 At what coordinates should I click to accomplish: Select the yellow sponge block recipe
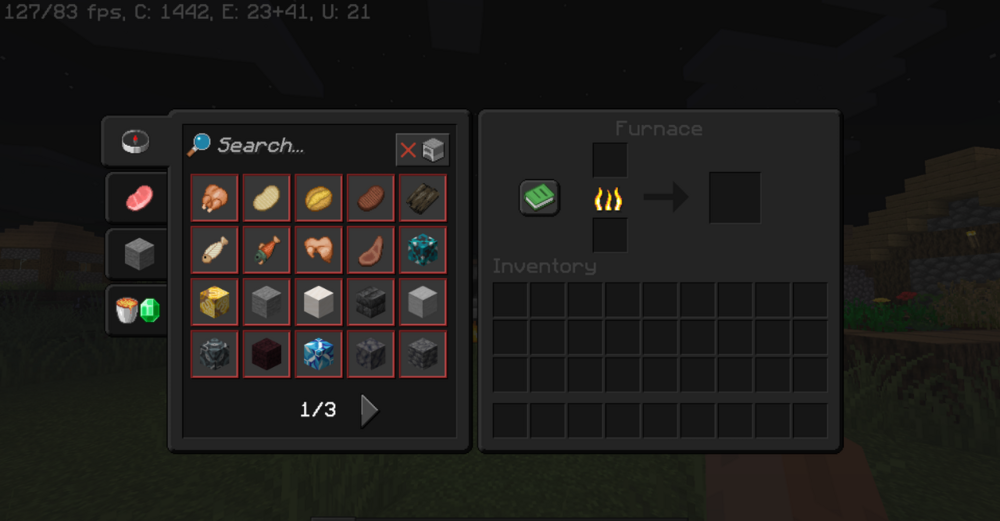215,302
